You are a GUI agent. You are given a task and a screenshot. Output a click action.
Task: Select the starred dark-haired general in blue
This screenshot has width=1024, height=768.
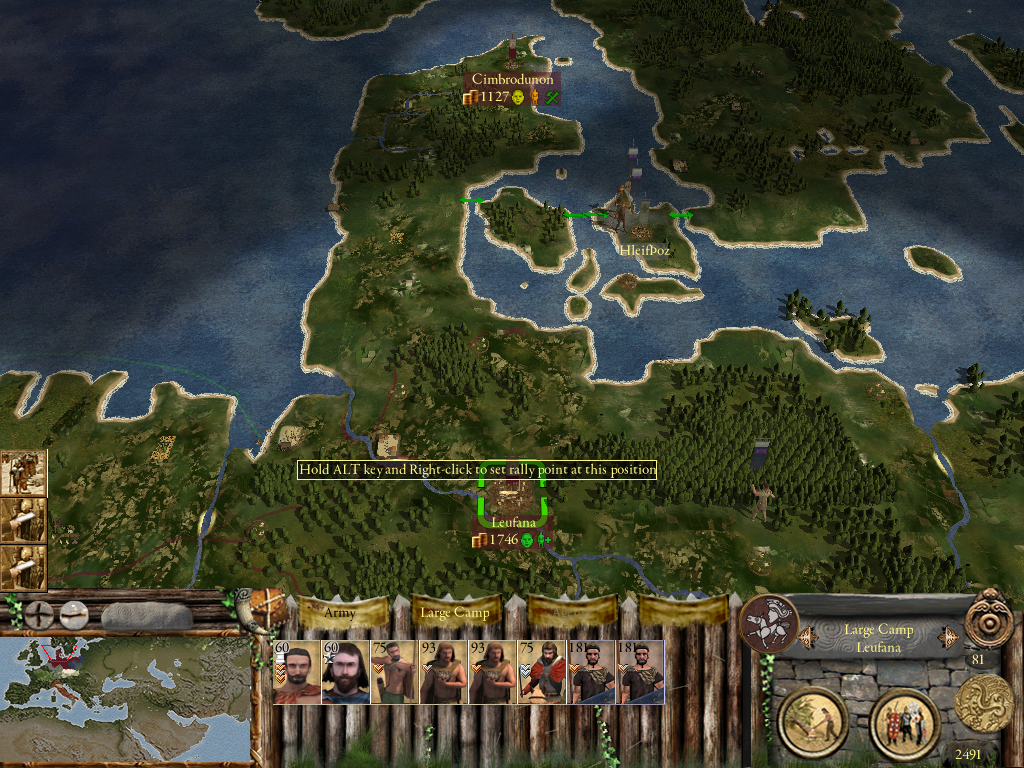tap(346, 673)
